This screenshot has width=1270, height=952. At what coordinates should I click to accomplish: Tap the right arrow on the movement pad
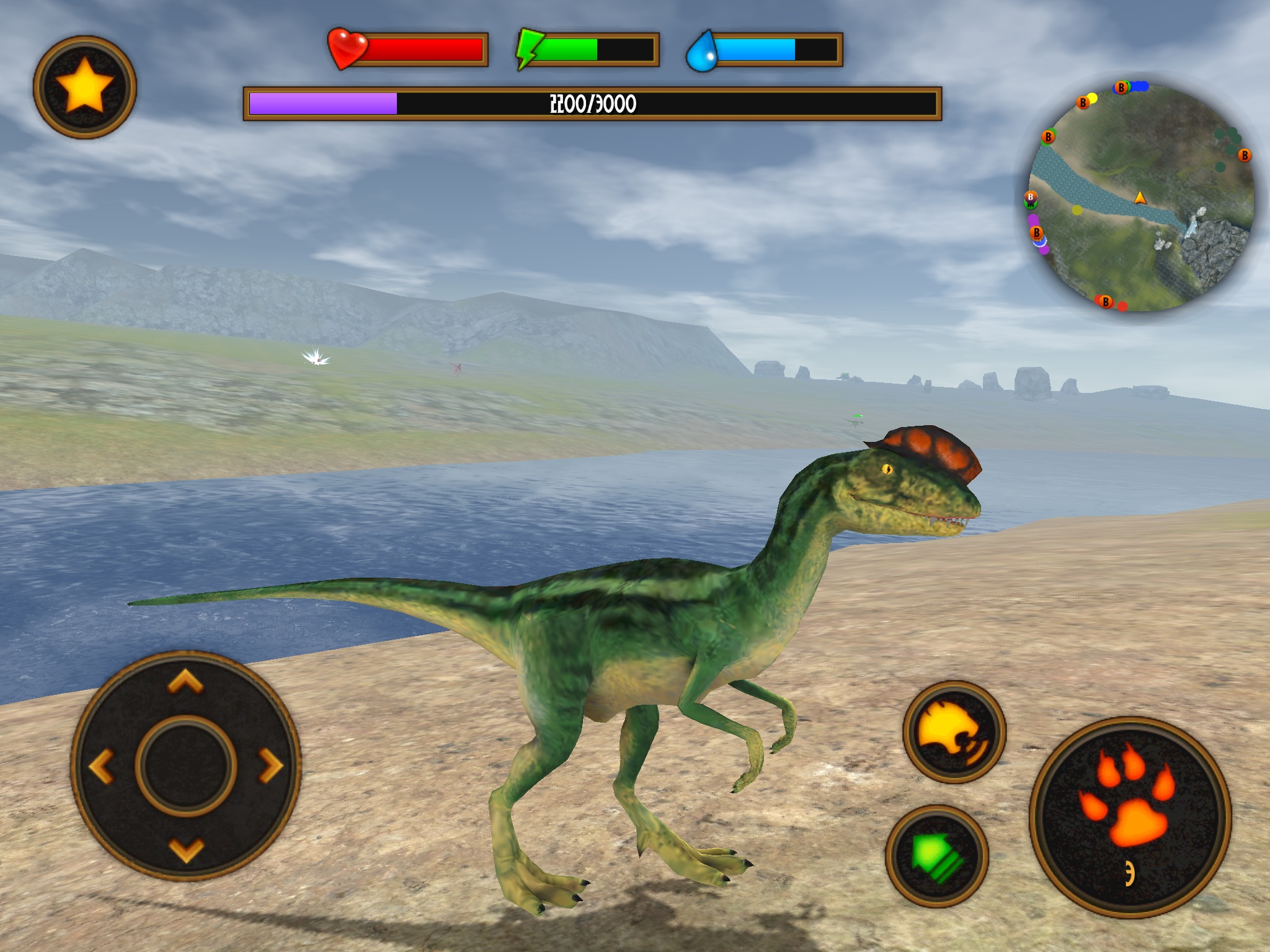click(x=270, y=766)
